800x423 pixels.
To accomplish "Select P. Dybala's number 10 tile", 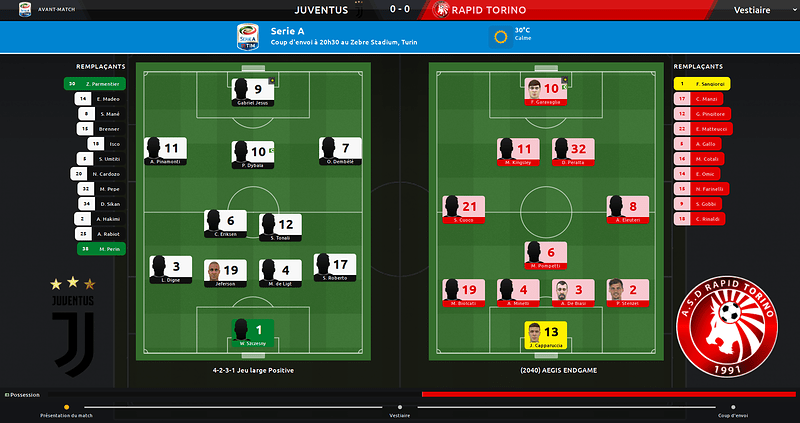I will pos(251,153).
